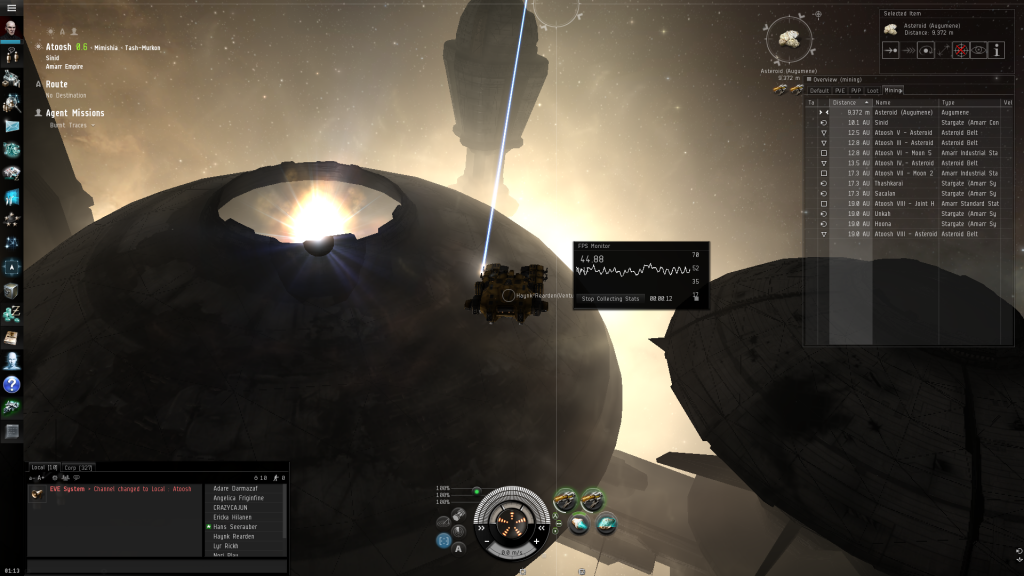The height and width of the screenshot is (576, 1024).
Task: Increase ship speed with the plus button
Action: (537, 541)
